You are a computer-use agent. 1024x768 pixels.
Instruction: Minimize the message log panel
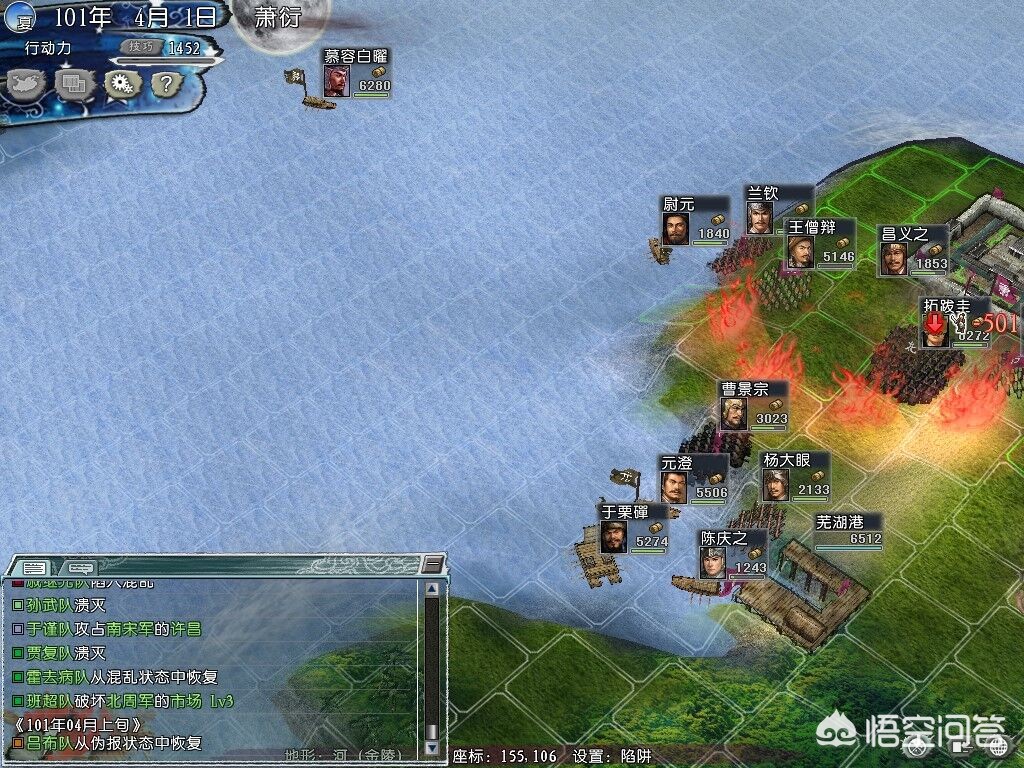(x=431, y=565)
